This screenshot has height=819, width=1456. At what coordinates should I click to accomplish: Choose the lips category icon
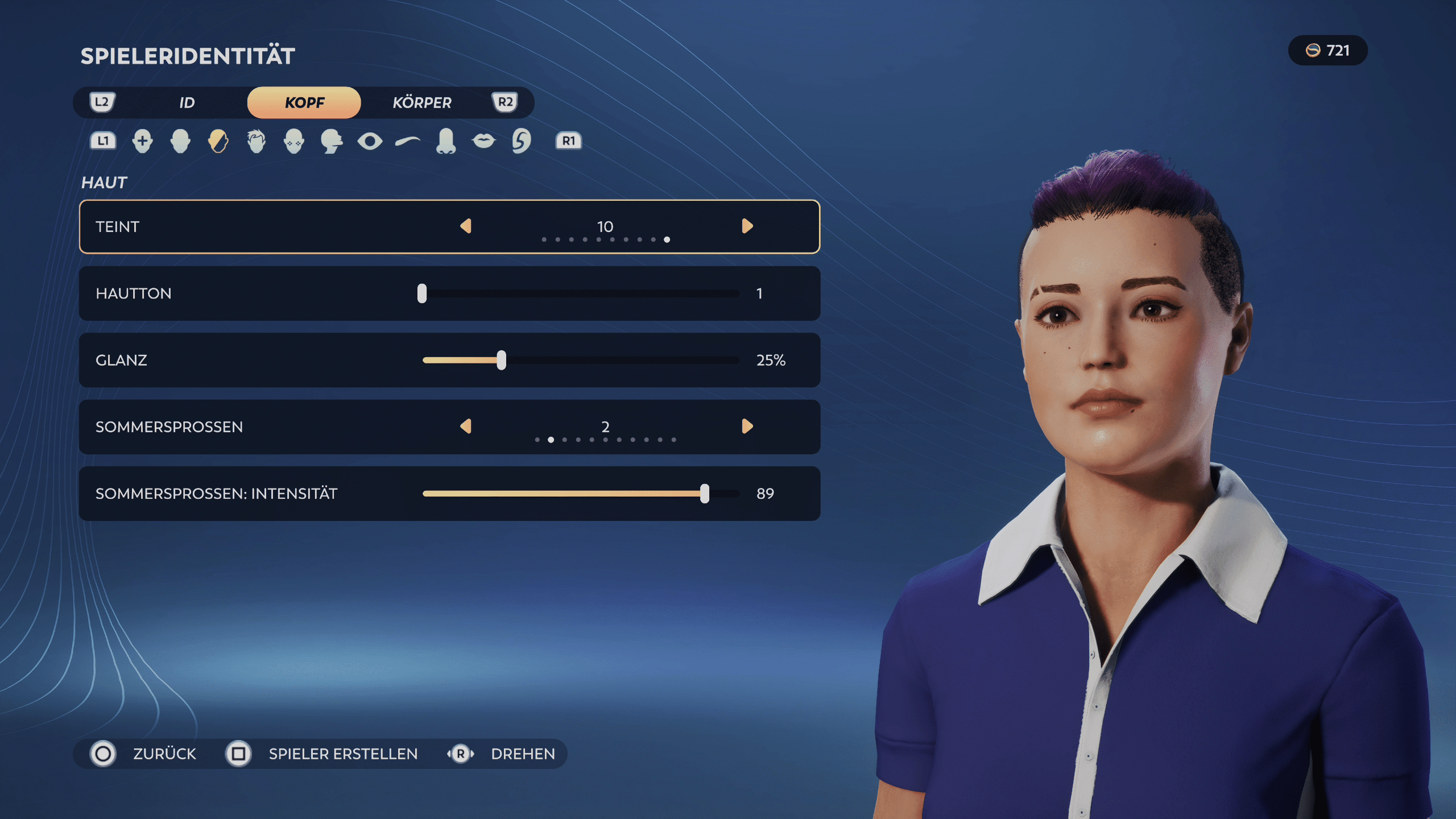pyautogui.click(x=483, y=141)
